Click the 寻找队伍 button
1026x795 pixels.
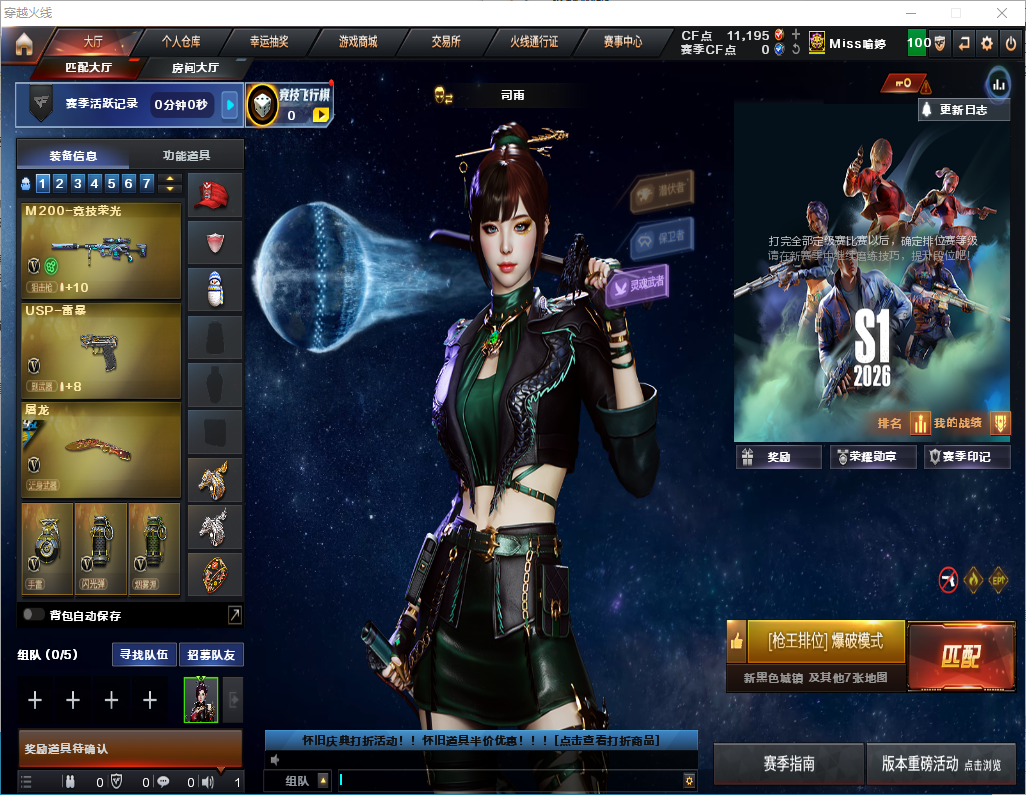tap(146, 655)
